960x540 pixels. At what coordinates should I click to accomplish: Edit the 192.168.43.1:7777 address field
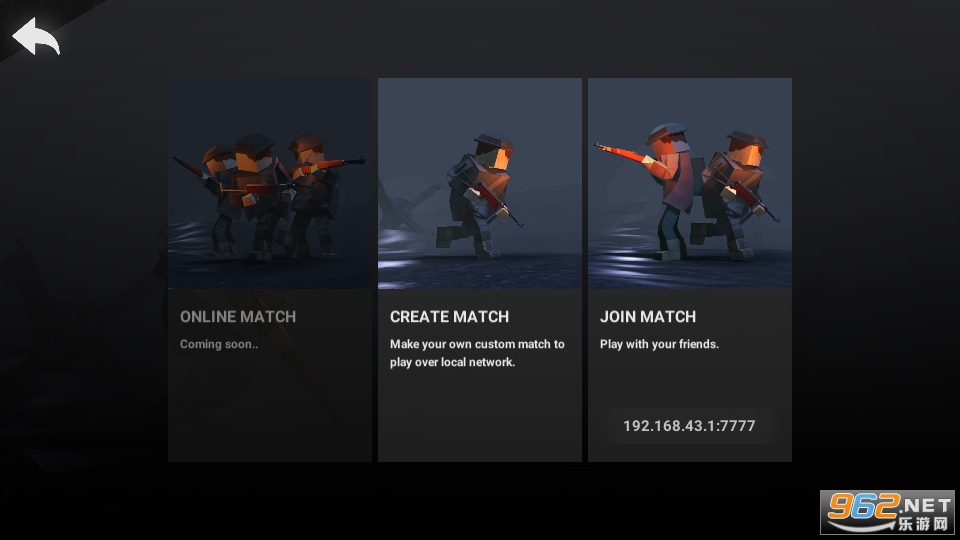[689, 426]
